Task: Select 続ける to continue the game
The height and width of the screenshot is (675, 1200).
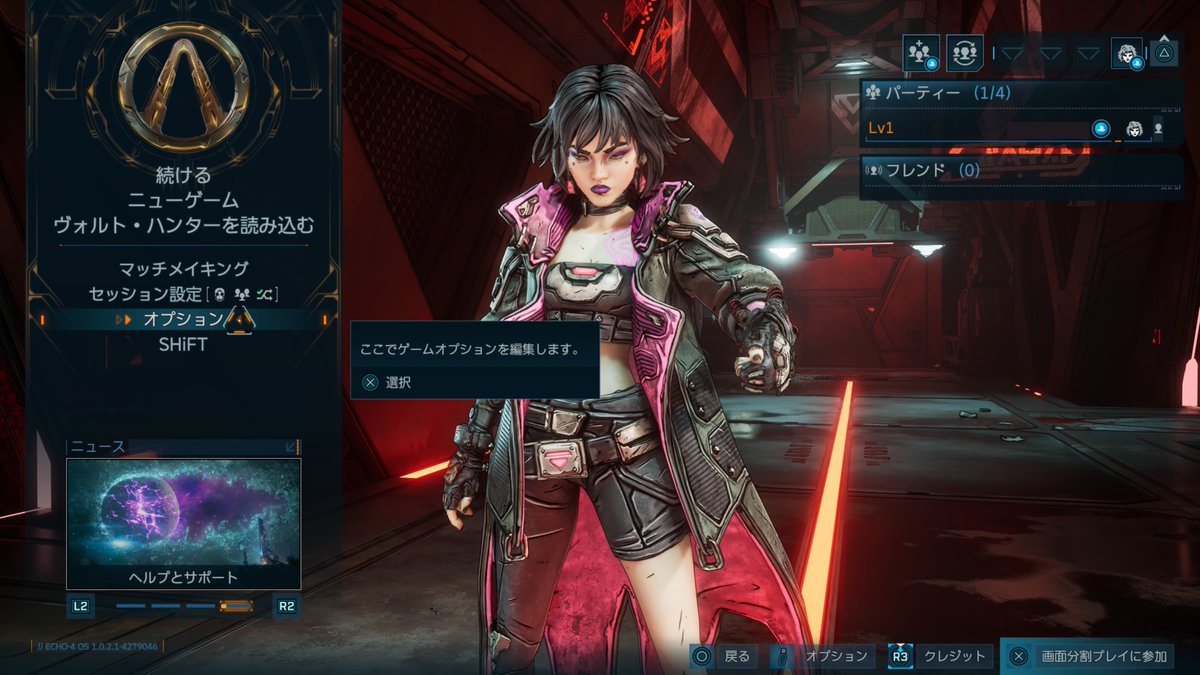Action: point(182,175)
